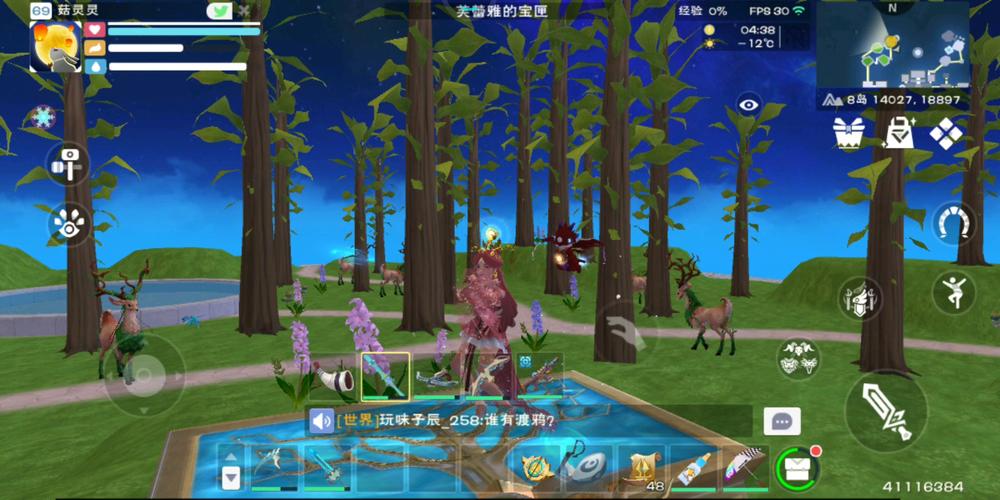Open the chat speech bubble button
Viewport: 1000px width, 500px height.
[782, 421]
